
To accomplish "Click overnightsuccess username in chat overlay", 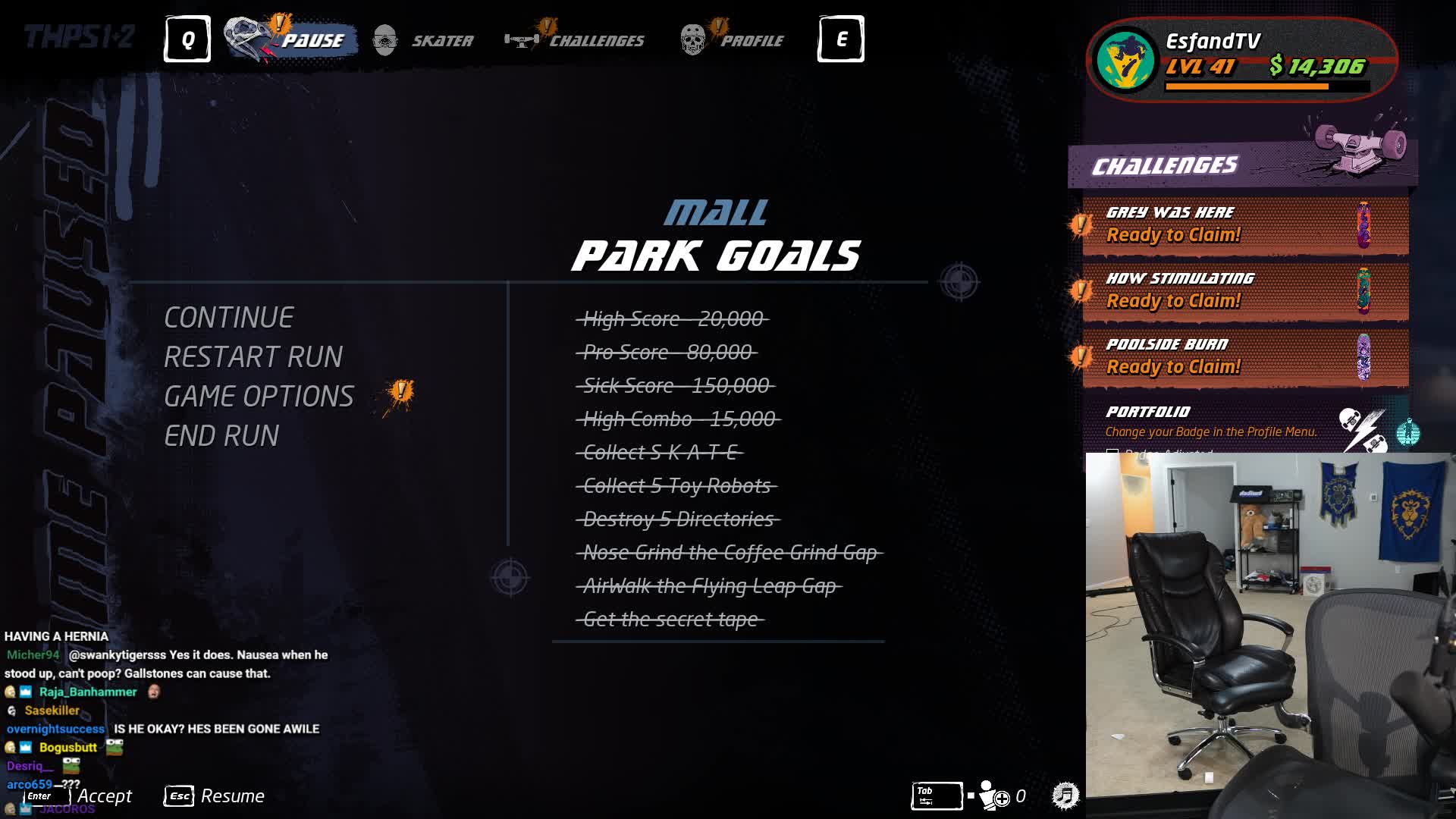I will click(55, 729).
